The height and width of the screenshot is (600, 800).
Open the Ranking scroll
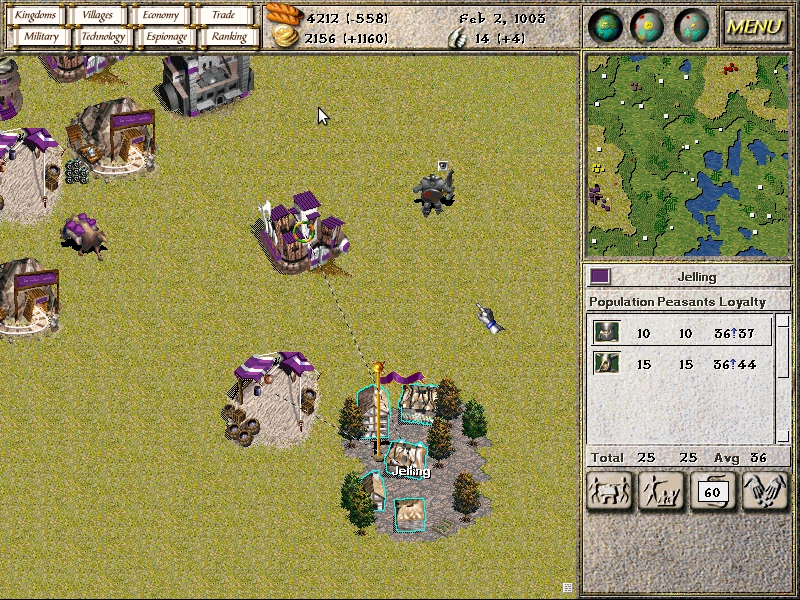229,37
